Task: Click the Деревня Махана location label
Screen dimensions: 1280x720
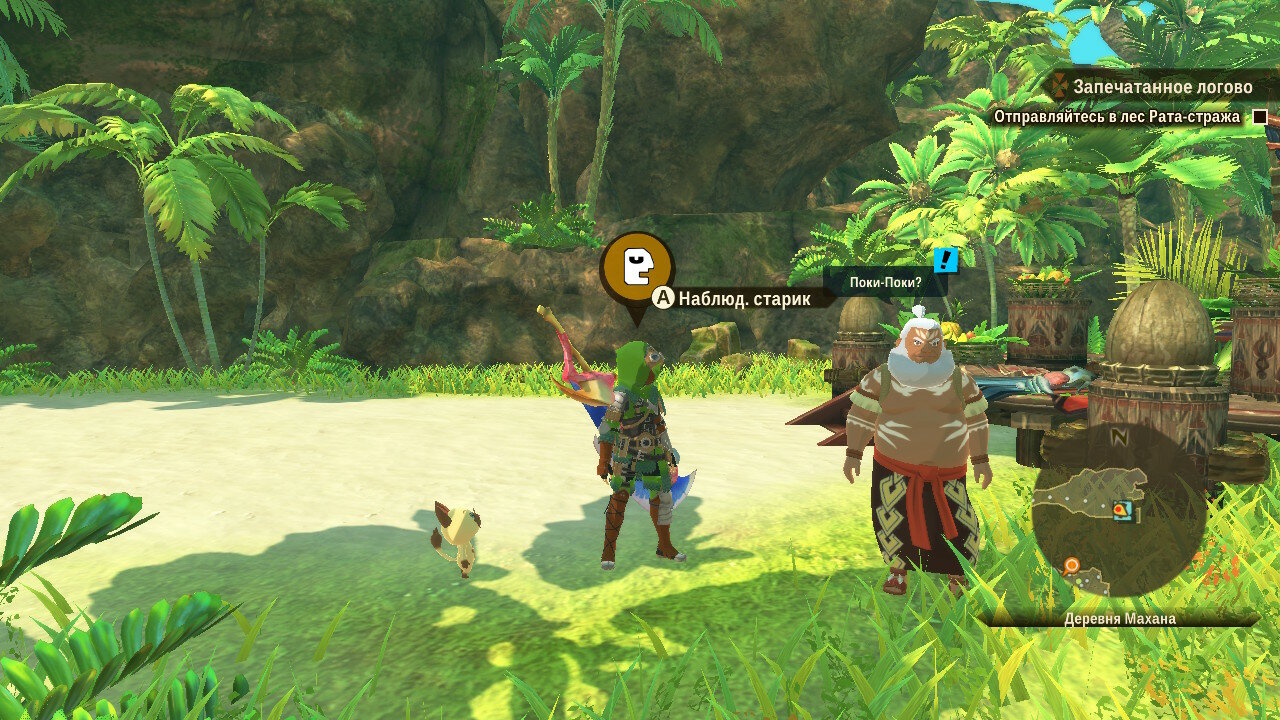Action: click(x=1119, y=619)
